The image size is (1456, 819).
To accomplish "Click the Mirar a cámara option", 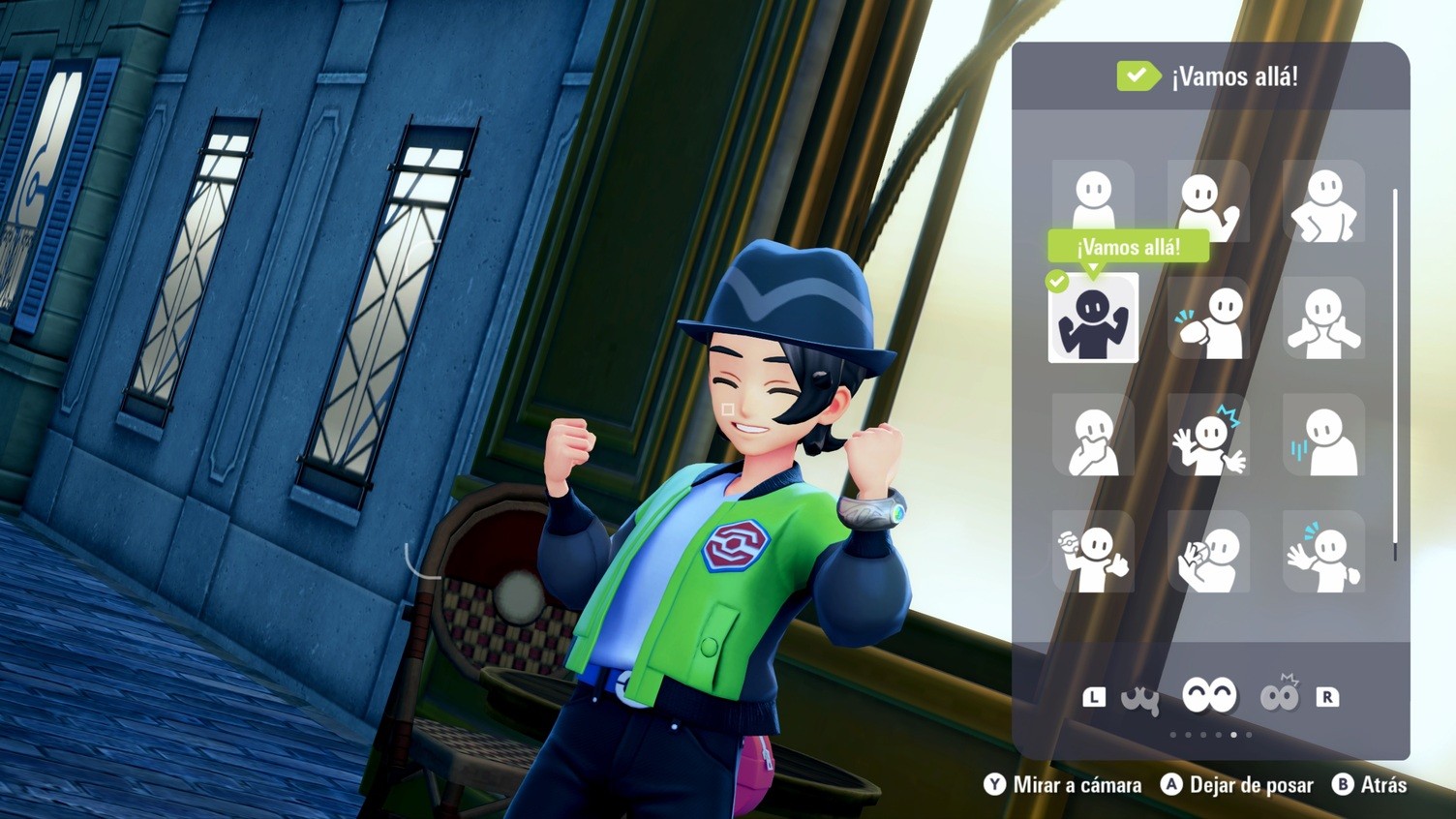I will 1063,785.
